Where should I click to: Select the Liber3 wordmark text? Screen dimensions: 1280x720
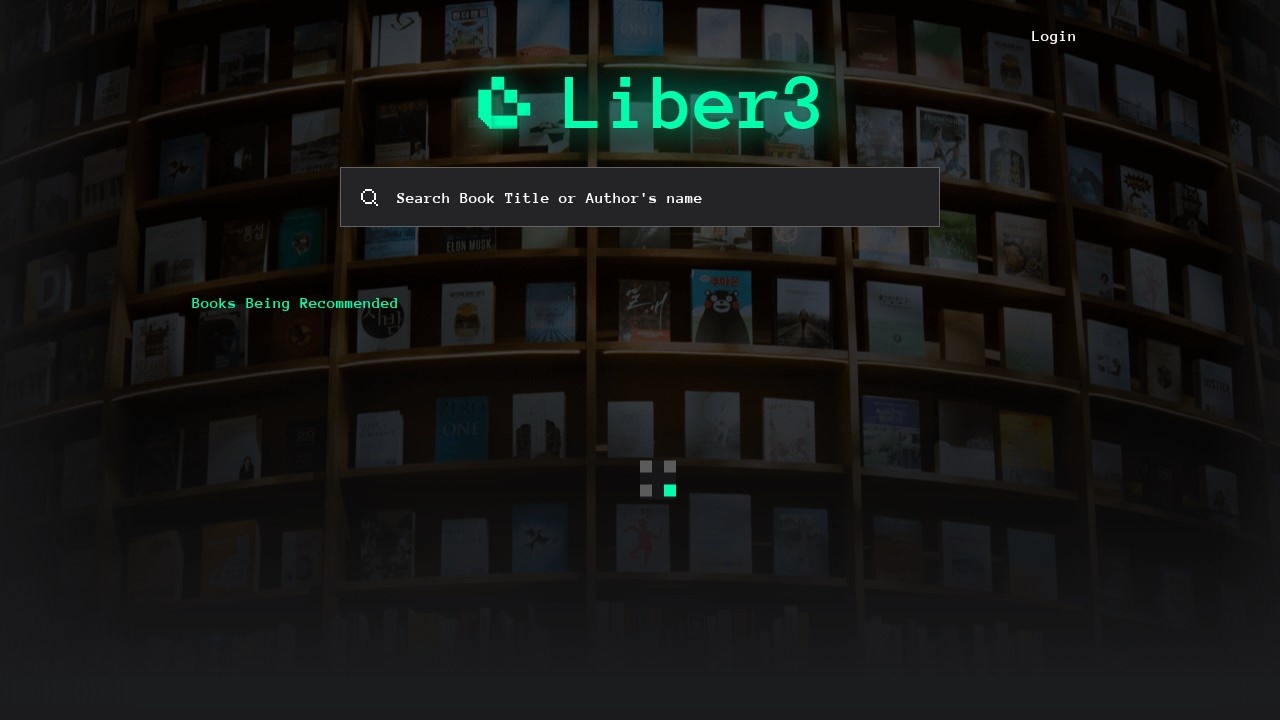pos(690,104)
